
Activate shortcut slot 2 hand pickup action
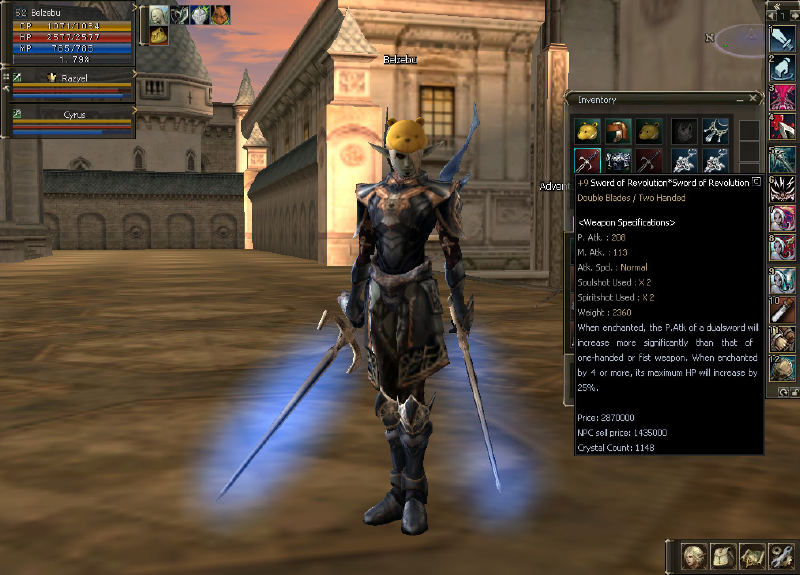pos(782,68)
